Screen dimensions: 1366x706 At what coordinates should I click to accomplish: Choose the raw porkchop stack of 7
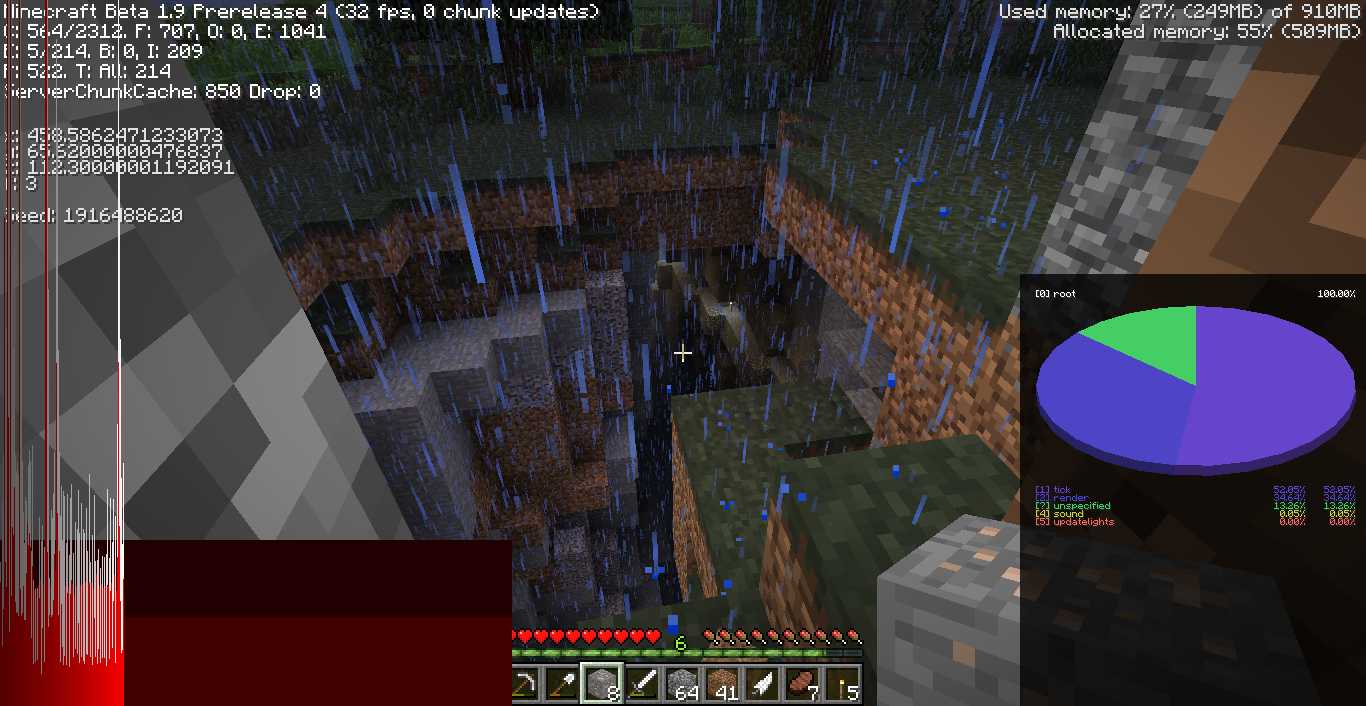(x=802, y=684)
